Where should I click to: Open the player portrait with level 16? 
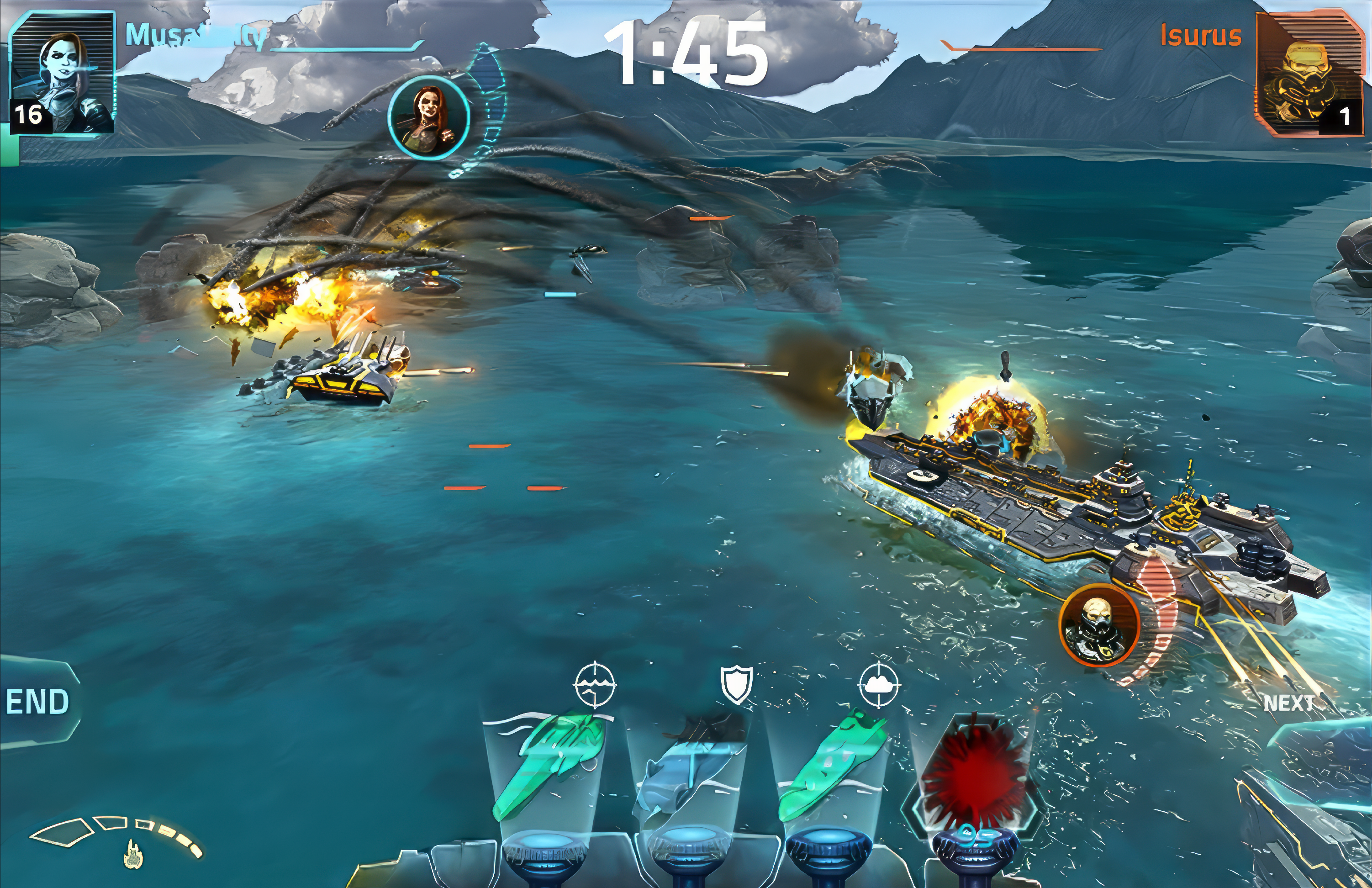pos(62,75)
